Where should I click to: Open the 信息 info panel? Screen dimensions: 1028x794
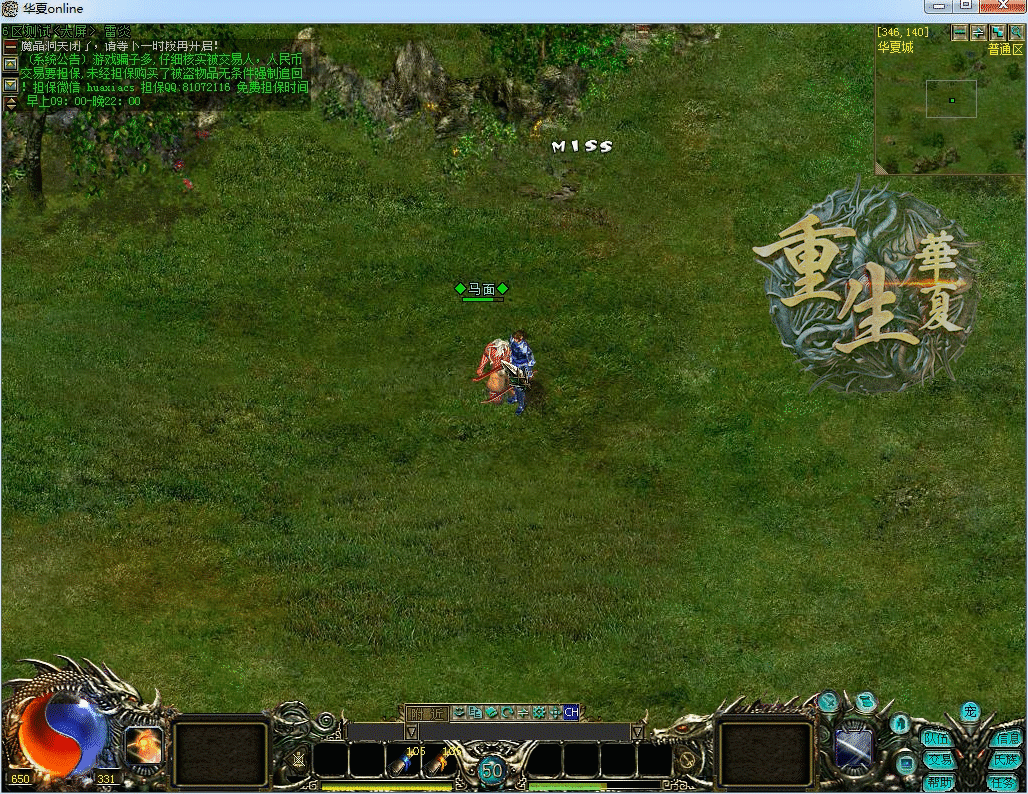point(1006,739)
